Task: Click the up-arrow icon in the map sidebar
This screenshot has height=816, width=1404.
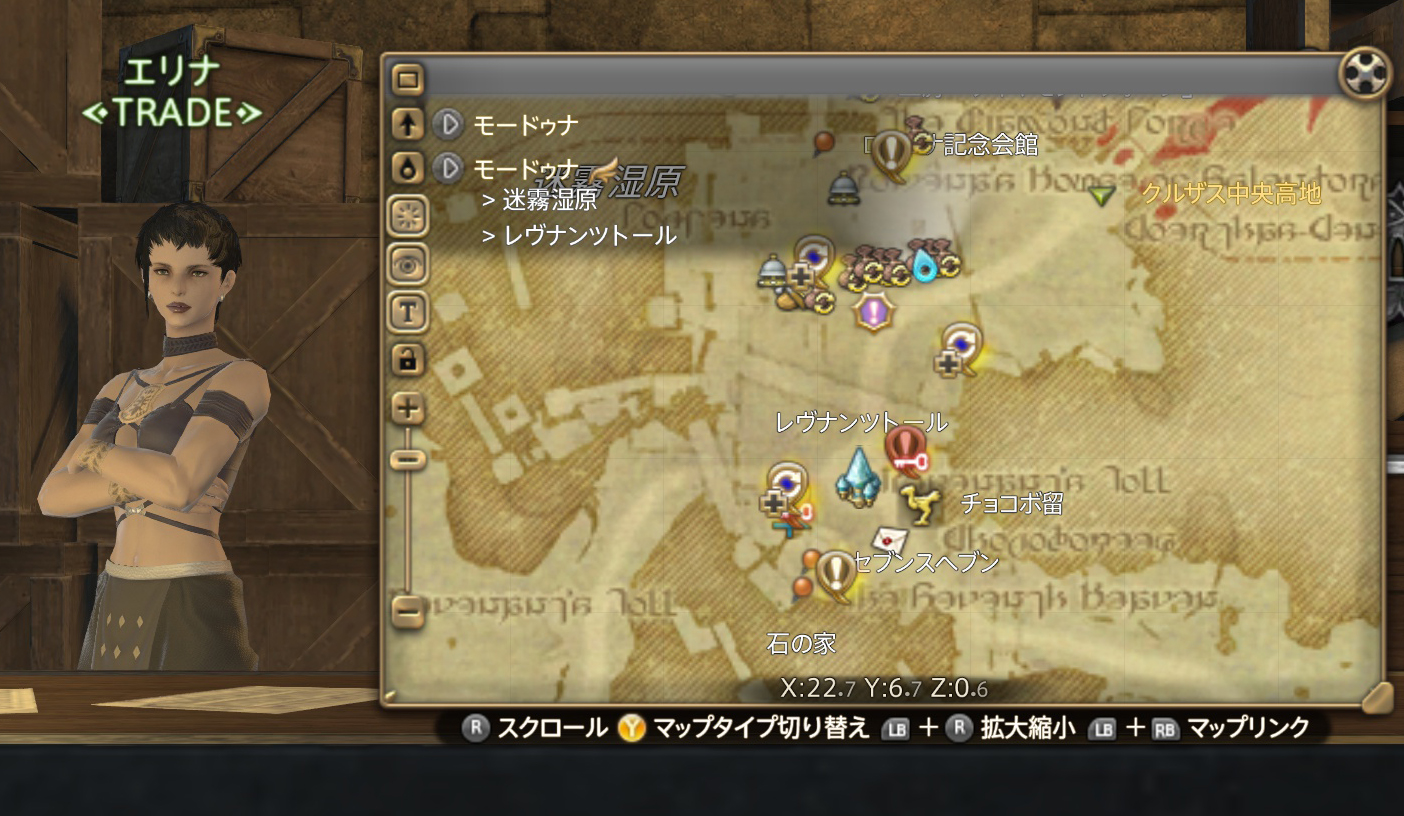Action: (x=409, y=122)
